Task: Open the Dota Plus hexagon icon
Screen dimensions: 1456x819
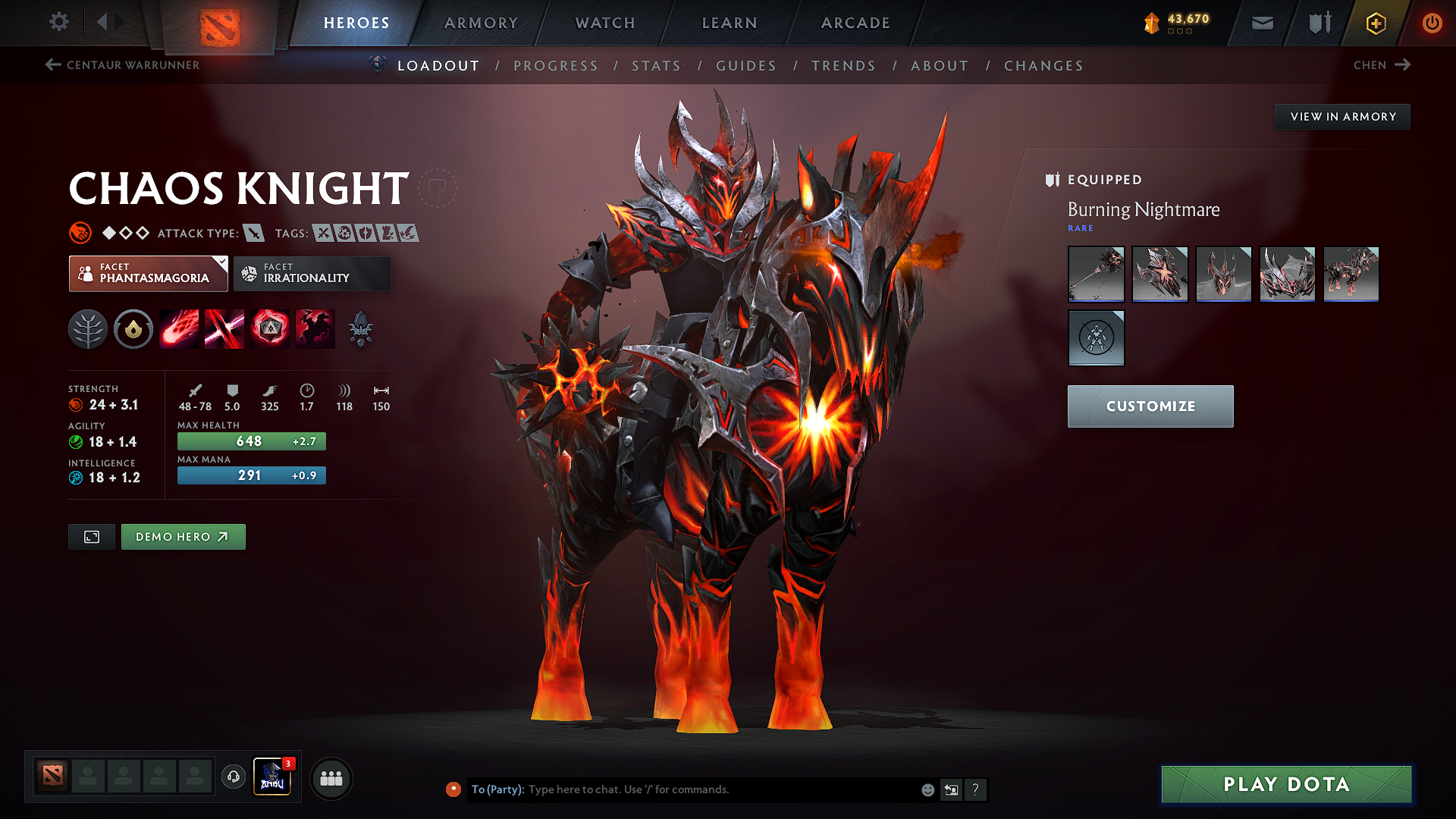Action: click(1375, 23)
